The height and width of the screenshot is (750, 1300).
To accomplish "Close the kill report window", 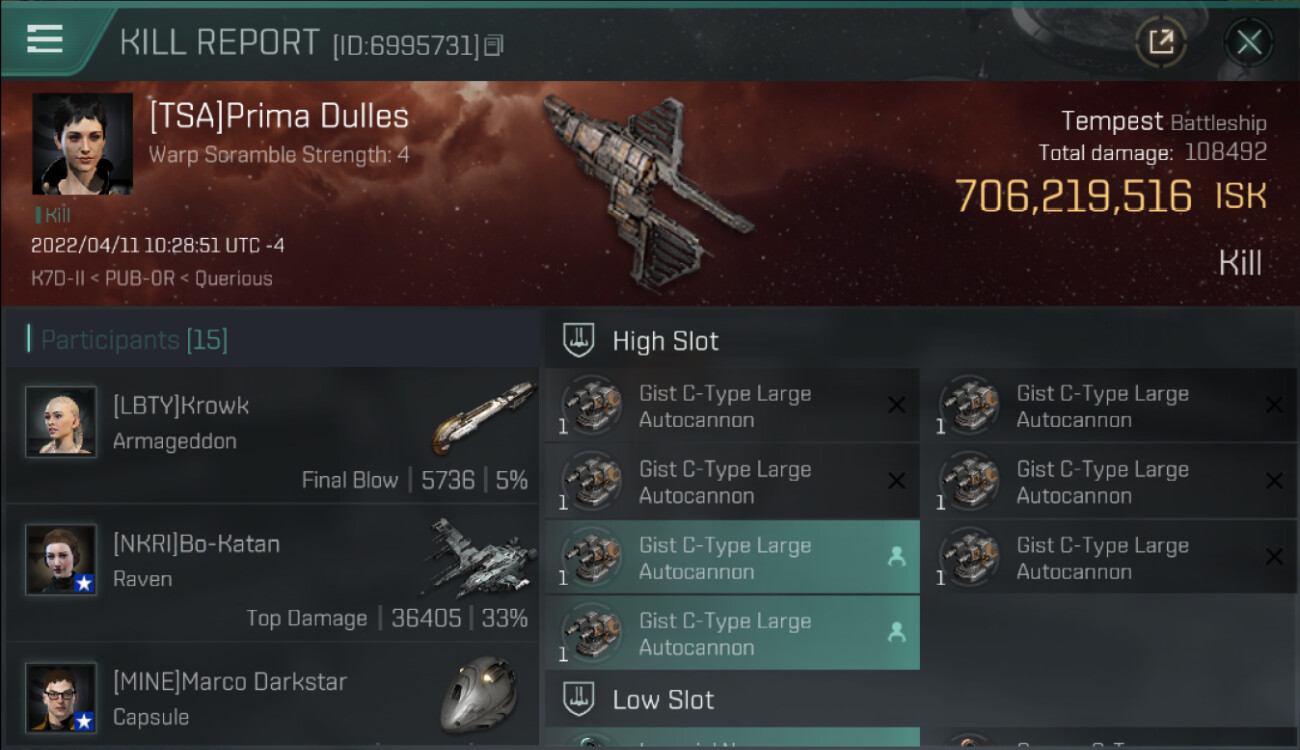I will pos(1248,42).
